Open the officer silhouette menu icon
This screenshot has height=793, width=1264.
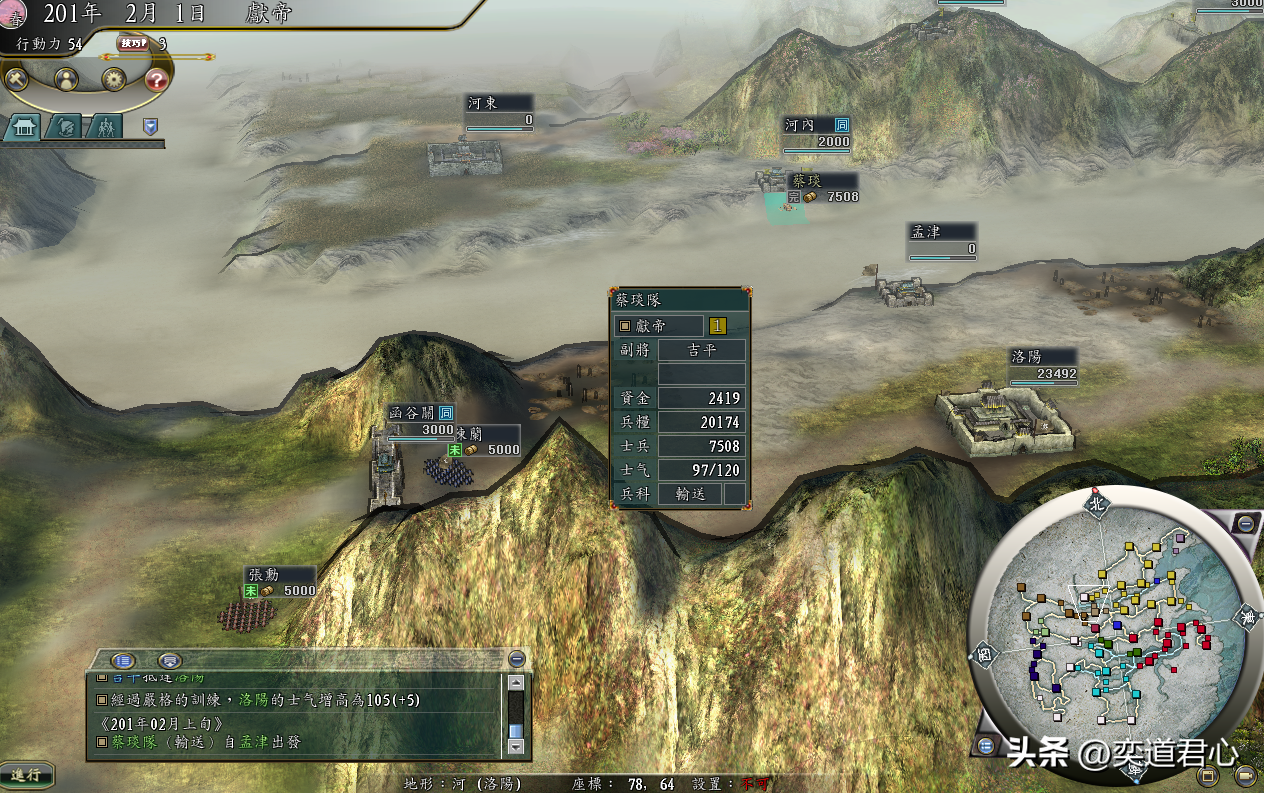(66, 79)
